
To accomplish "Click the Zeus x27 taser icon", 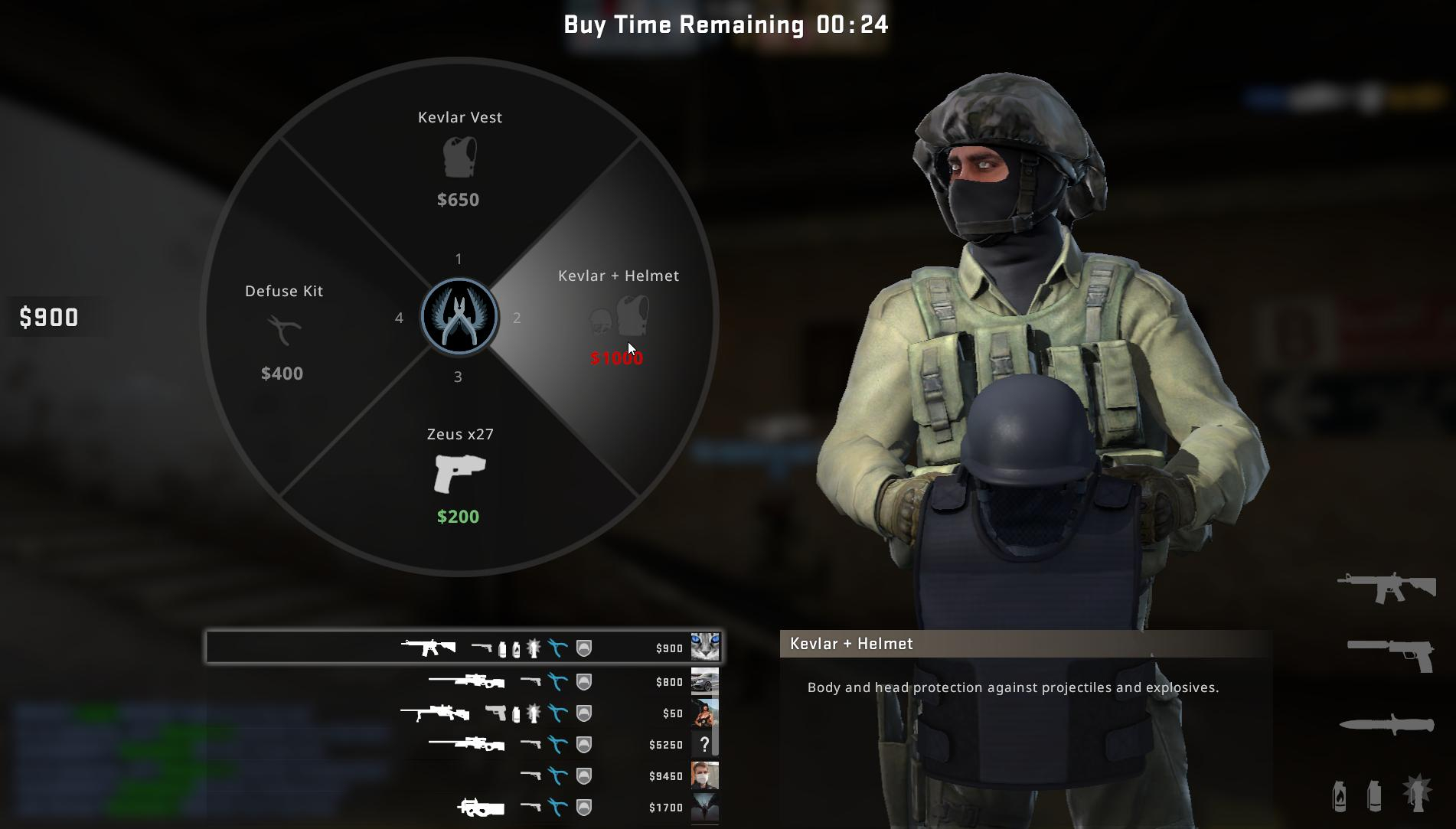I will coord(458,471).
